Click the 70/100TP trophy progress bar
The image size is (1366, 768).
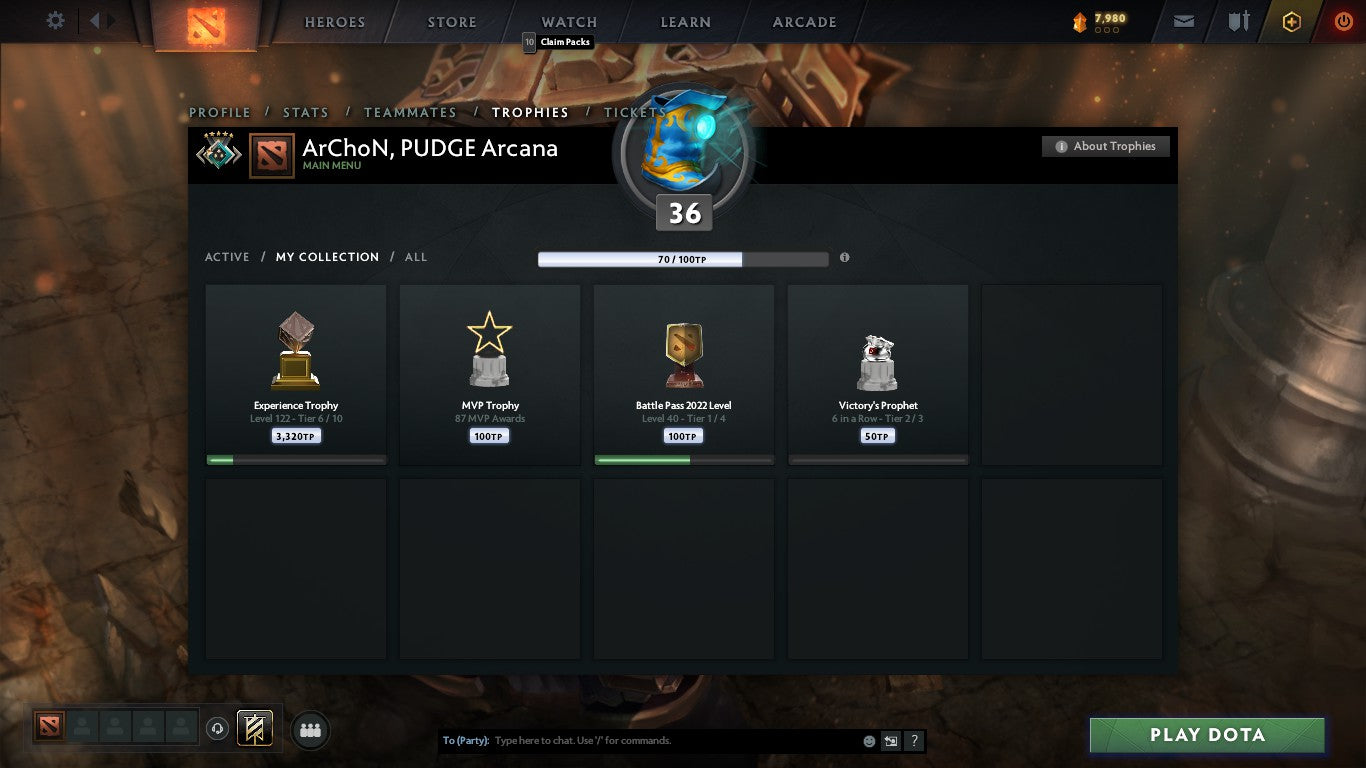683,258
